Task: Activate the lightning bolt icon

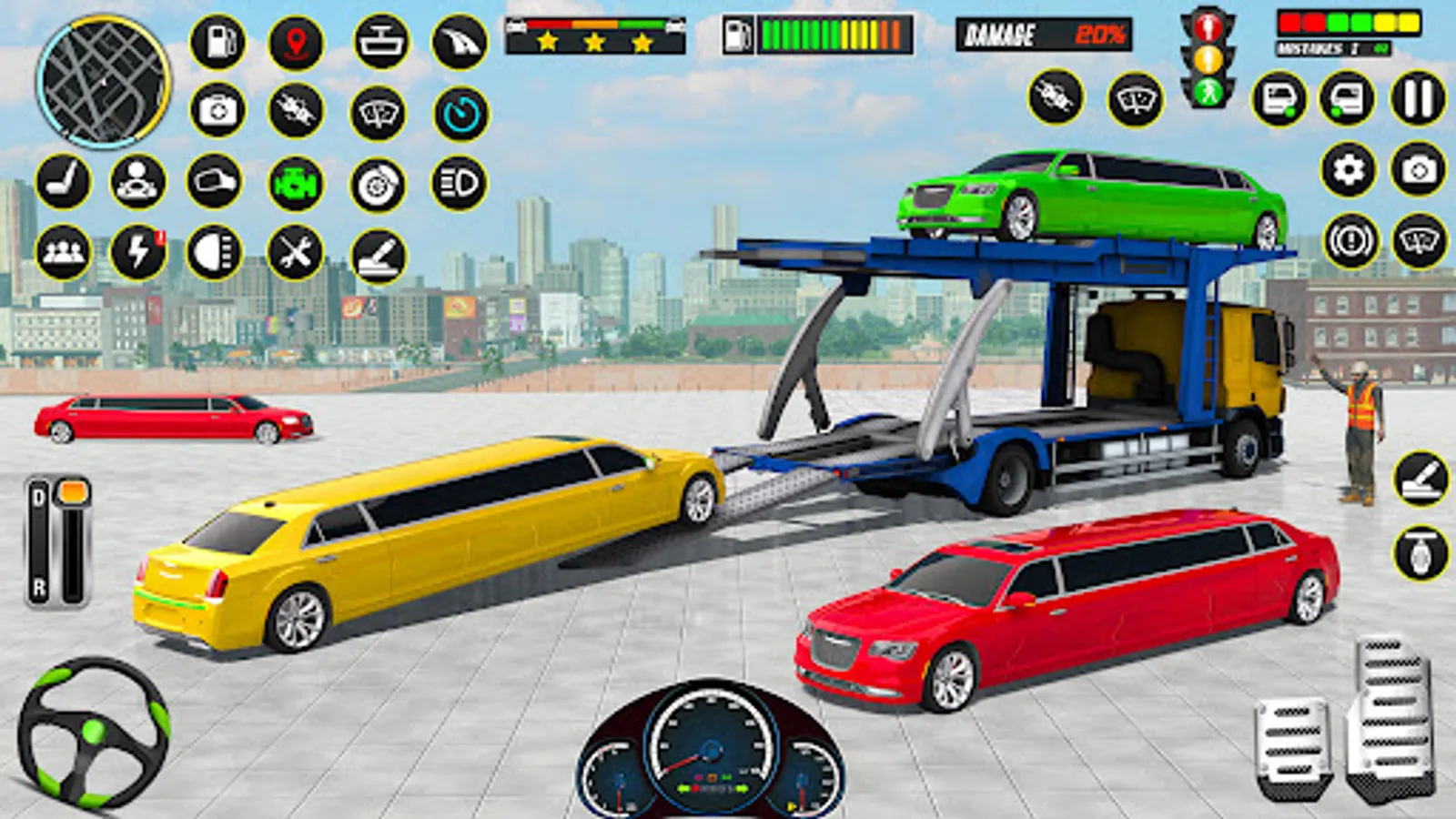Action: point(138,252)
